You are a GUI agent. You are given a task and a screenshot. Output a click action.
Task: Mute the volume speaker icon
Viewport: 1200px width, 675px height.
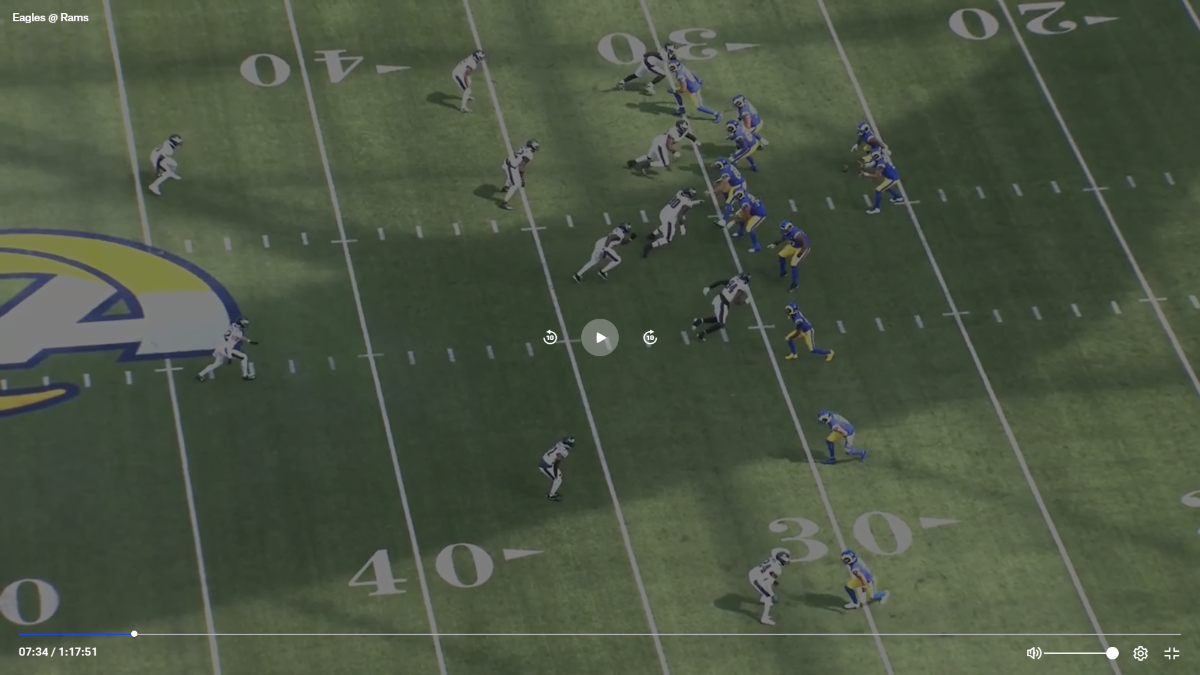pos(1034,653)
